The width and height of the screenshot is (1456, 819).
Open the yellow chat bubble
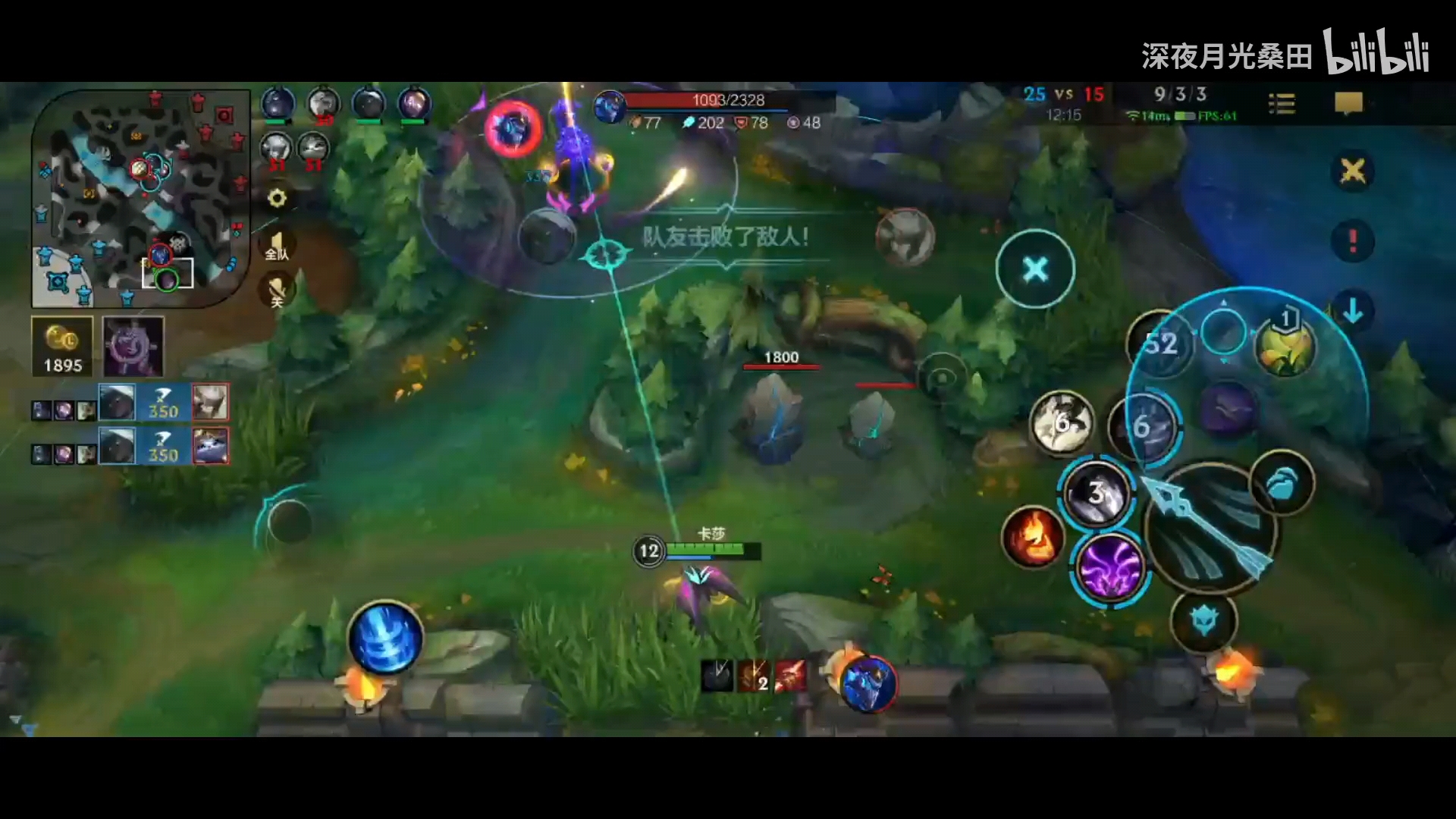[x=1348, y=103]
